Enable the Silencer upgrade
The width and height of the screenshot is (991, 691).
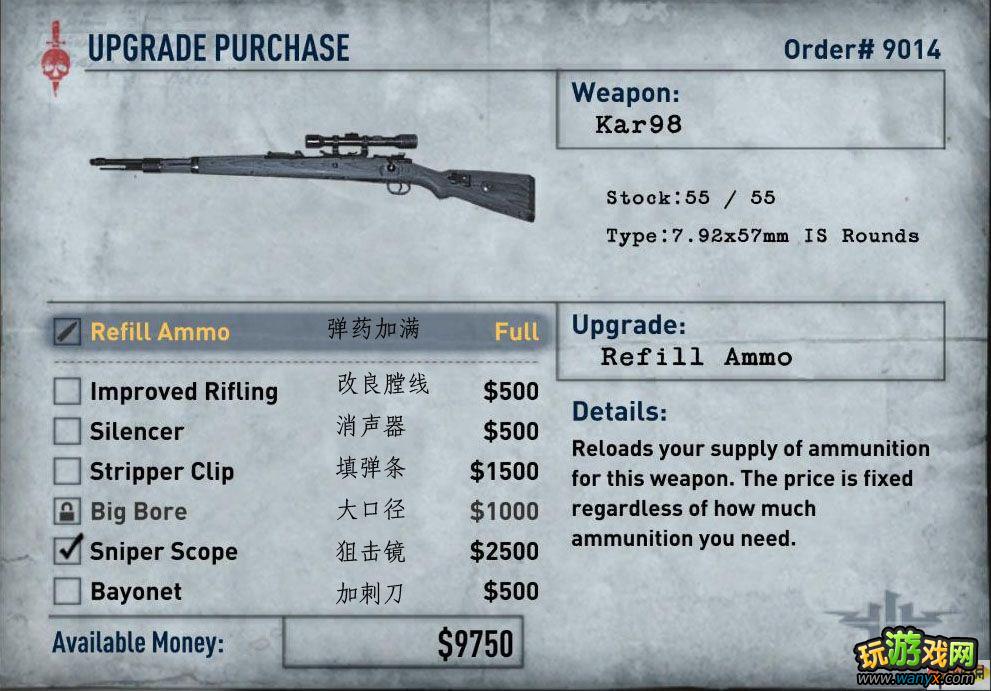[67, 431]
